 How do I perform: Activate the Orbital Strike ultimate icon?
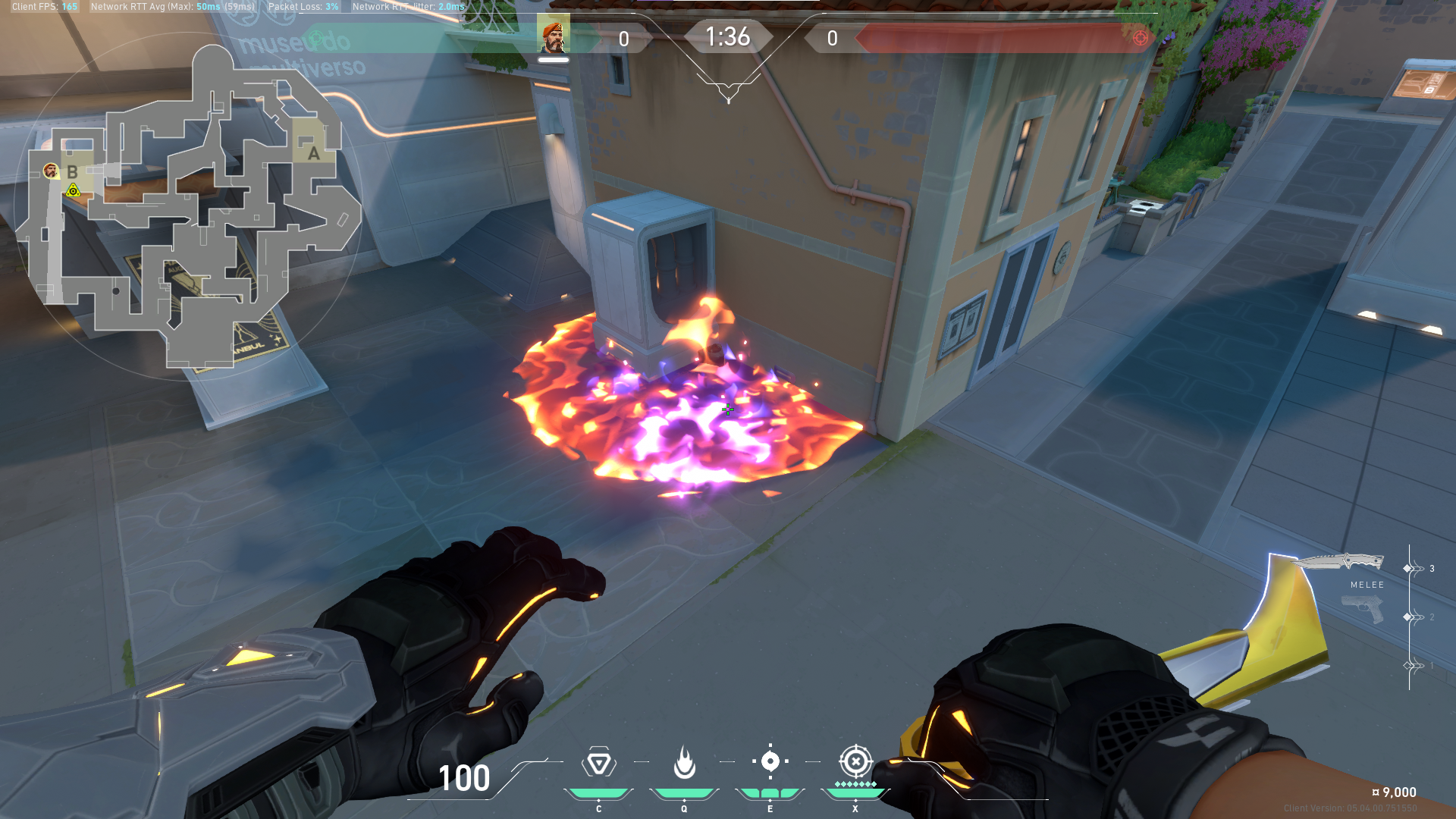click(855, 761)
